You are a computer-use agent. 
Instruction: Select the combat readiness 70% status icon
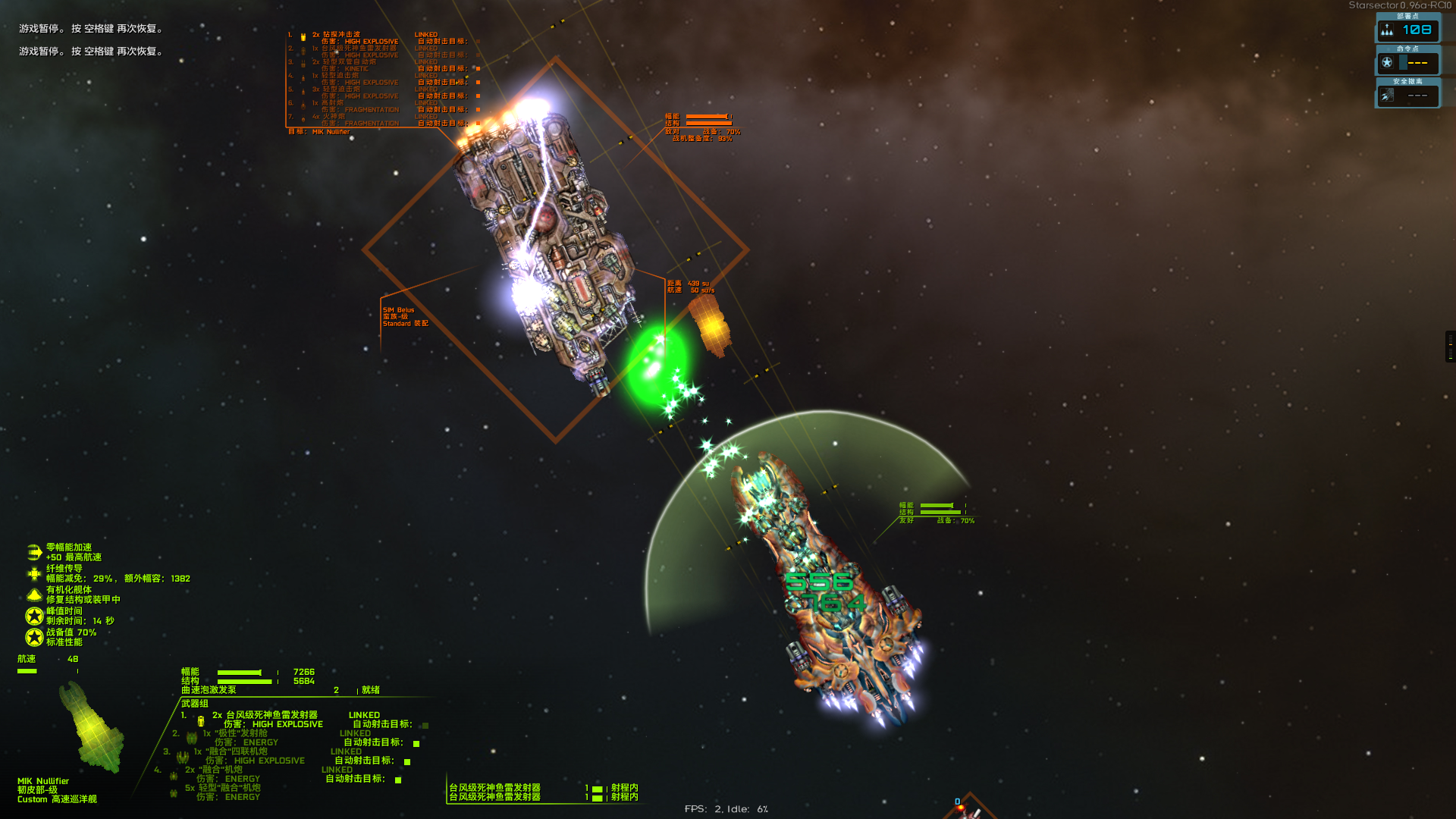[34, 637]
